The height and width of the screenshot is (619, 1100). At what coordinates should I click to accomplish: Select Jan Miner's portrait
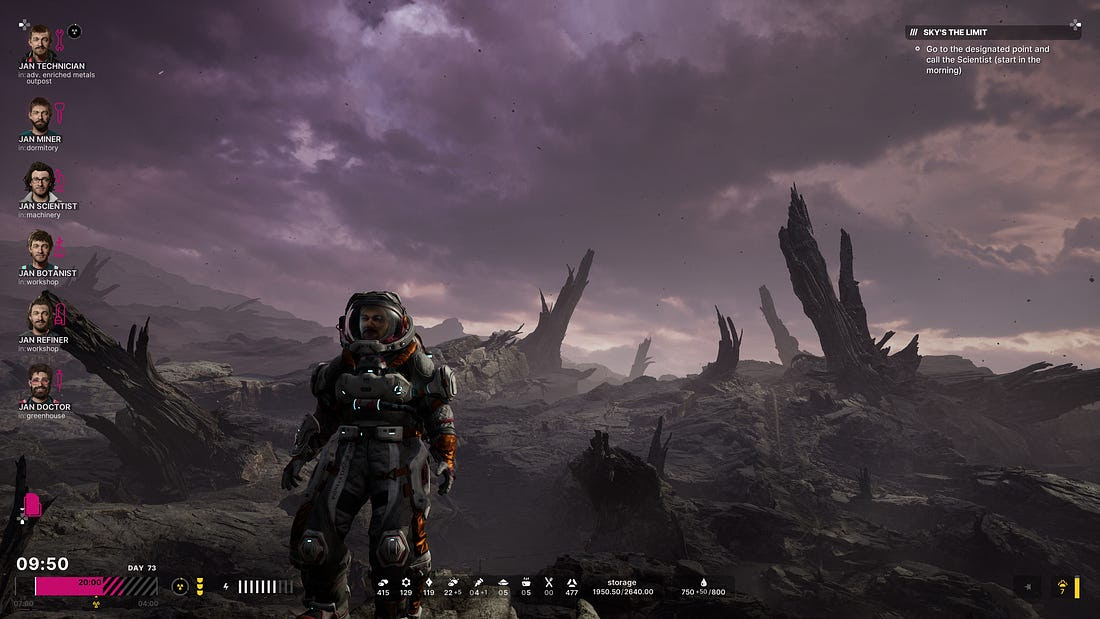(39, 114)
